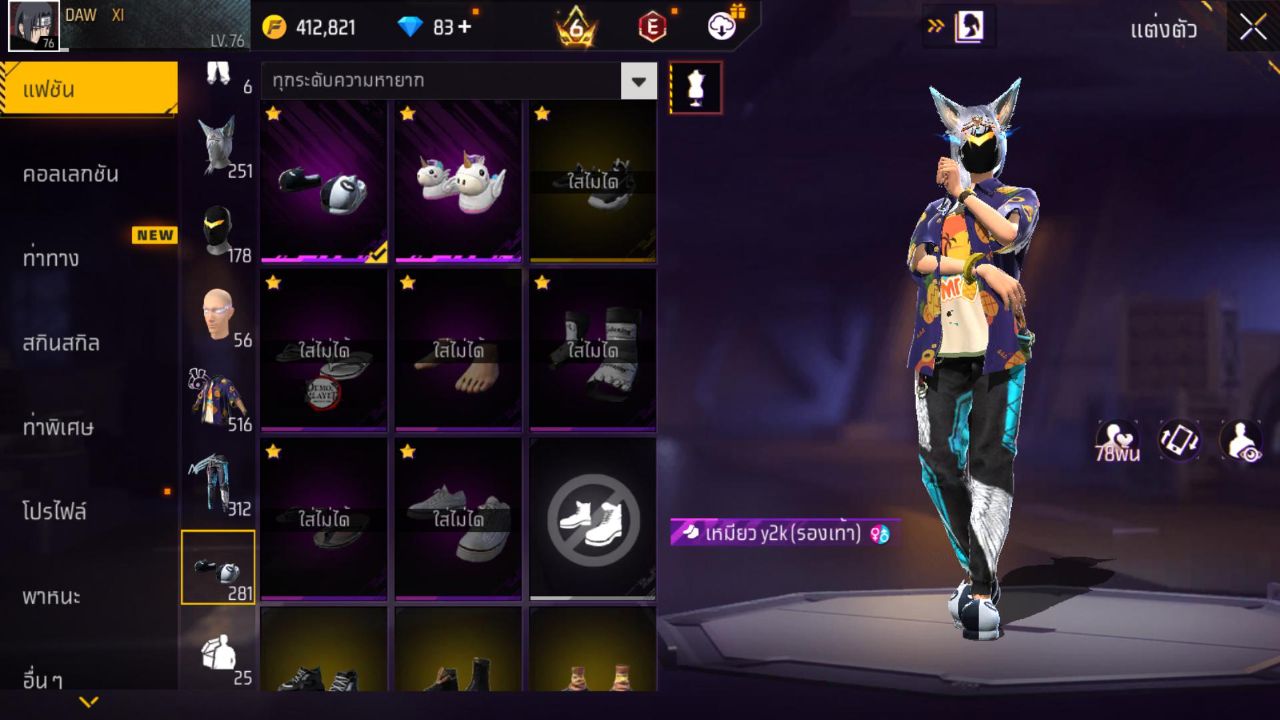Image resolution: width=1280 pixels, height=720 pixels.
Task: Select the mask category showing 178 items
Action: pos(218,230)
